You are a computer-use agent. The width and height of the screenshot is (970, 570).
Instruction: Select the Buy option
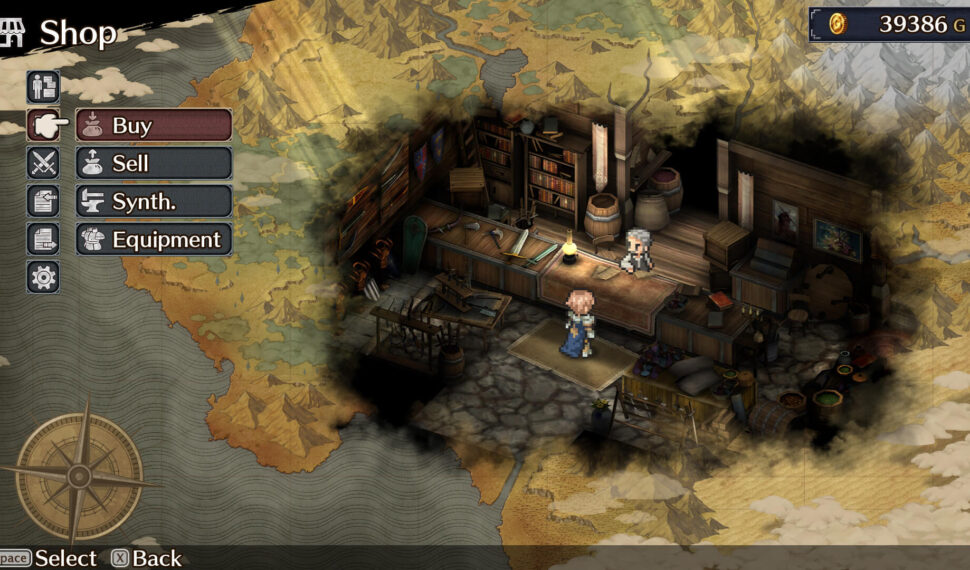pos(153,125)
